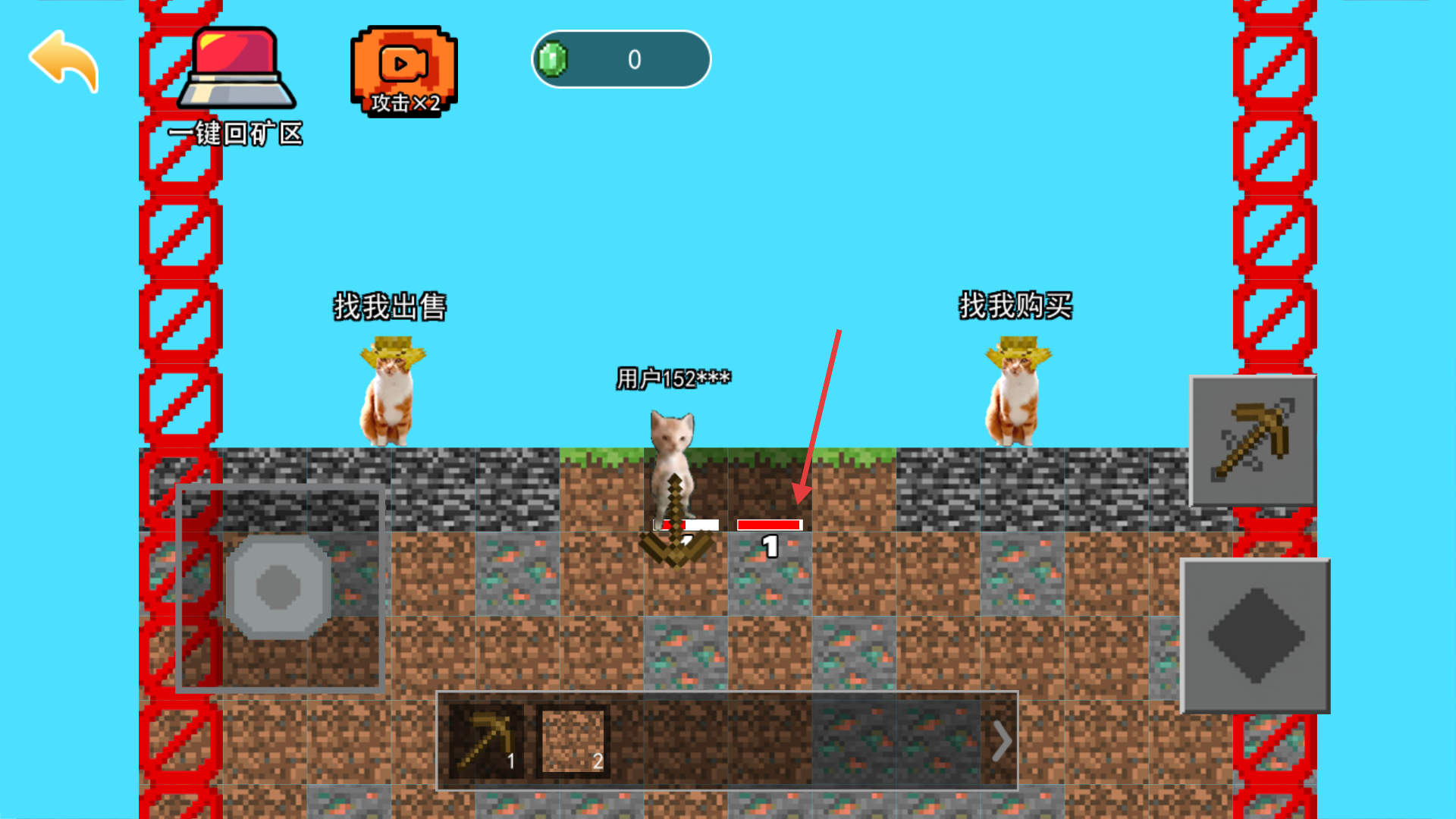Select the dirt block hotbar slot

pyautogui.click(x=573, y=741)
